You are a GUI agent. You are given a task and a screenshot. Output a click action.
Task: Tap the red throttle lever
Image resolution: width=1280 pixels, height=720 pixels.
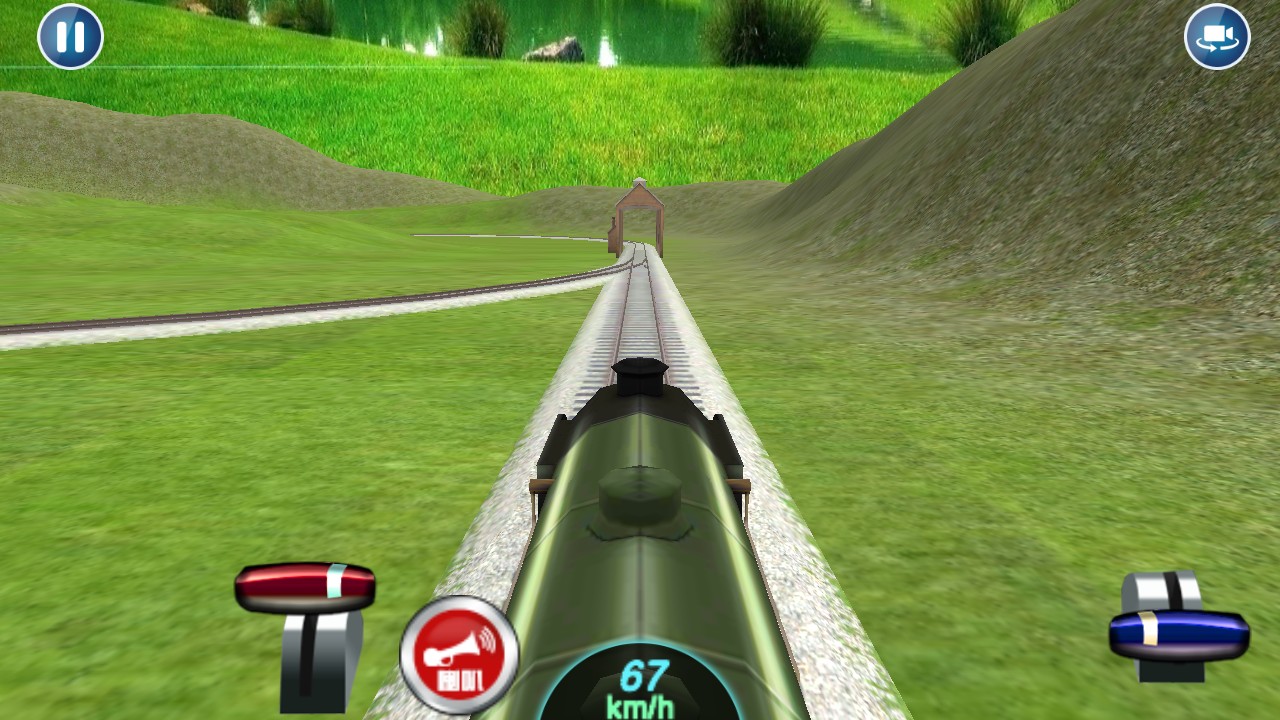click(x=305, y=587)
